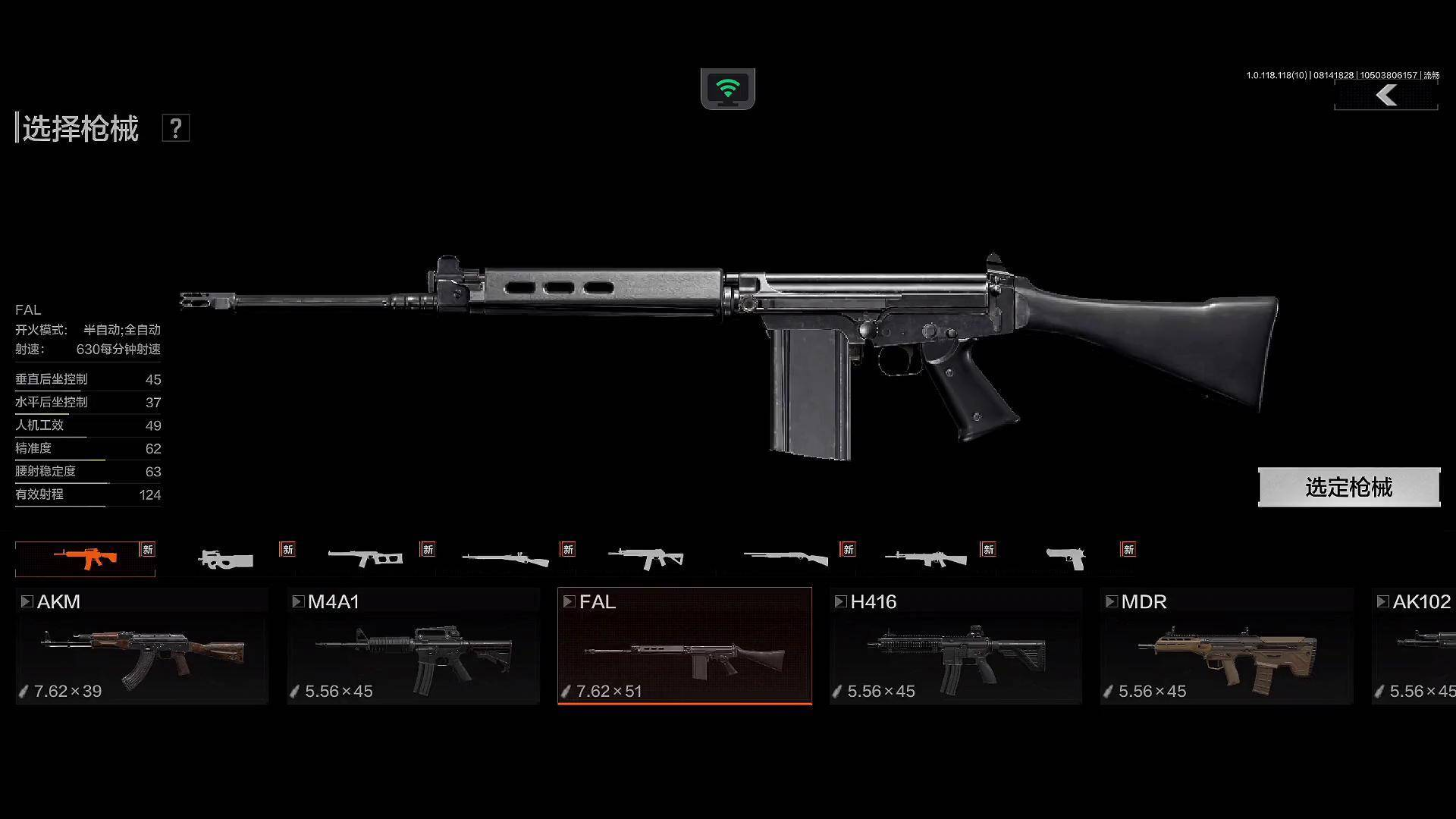
Task: Switch to the orange assault rifle category tab
Action: tap(85, 559)
